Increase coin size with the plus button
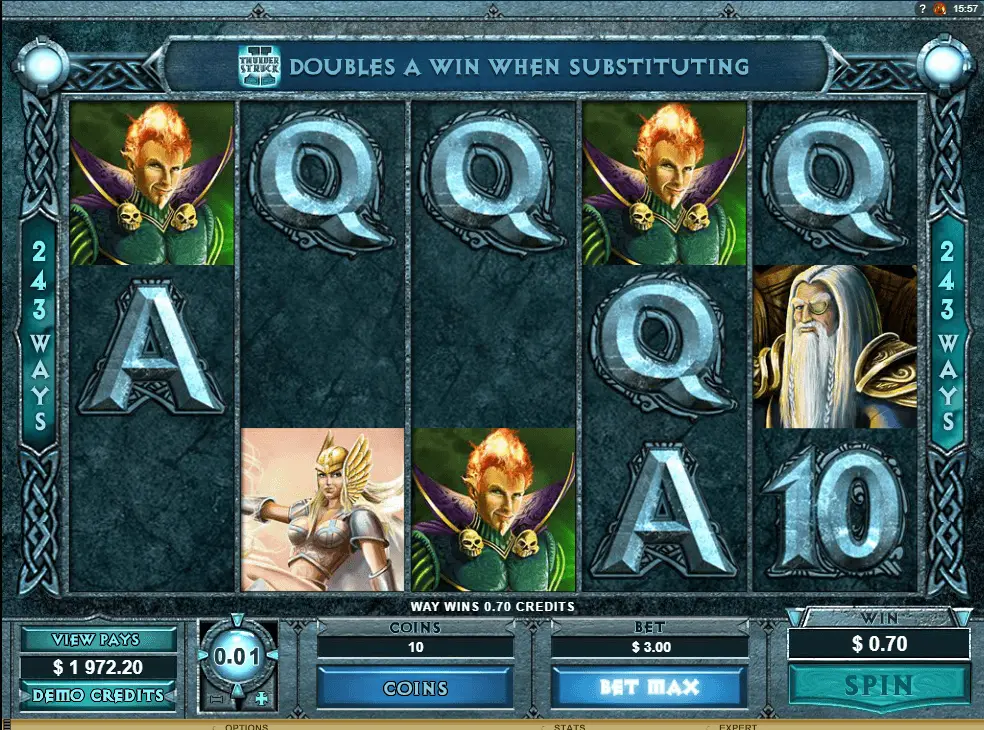Screen dimensions: 984x730 [262, 699]
